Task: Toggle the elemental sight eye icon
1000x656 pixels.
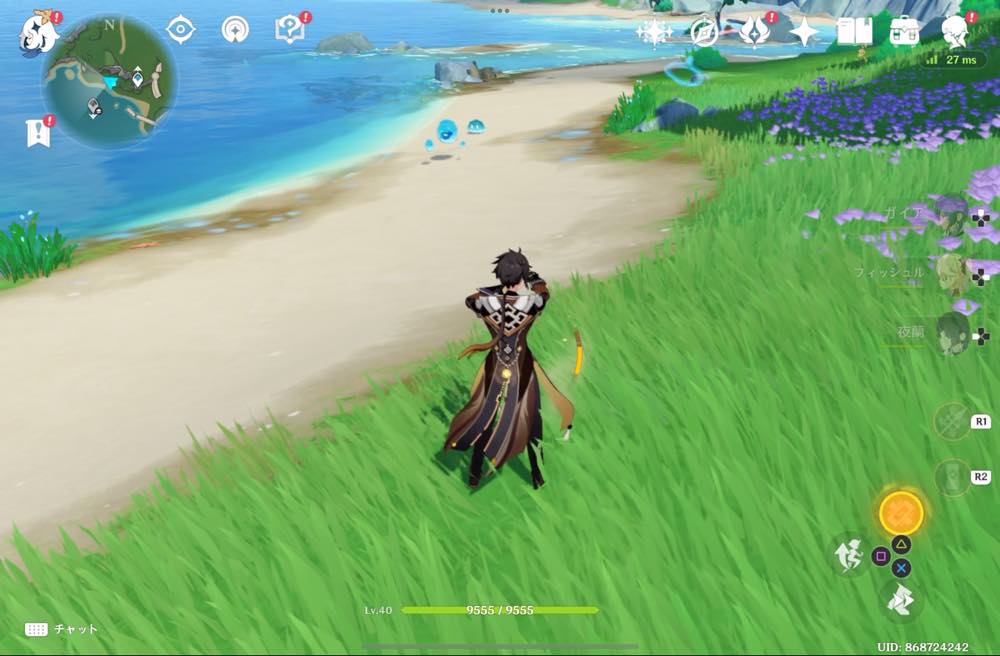Action: pyautogui.click(x=180, y=29)
